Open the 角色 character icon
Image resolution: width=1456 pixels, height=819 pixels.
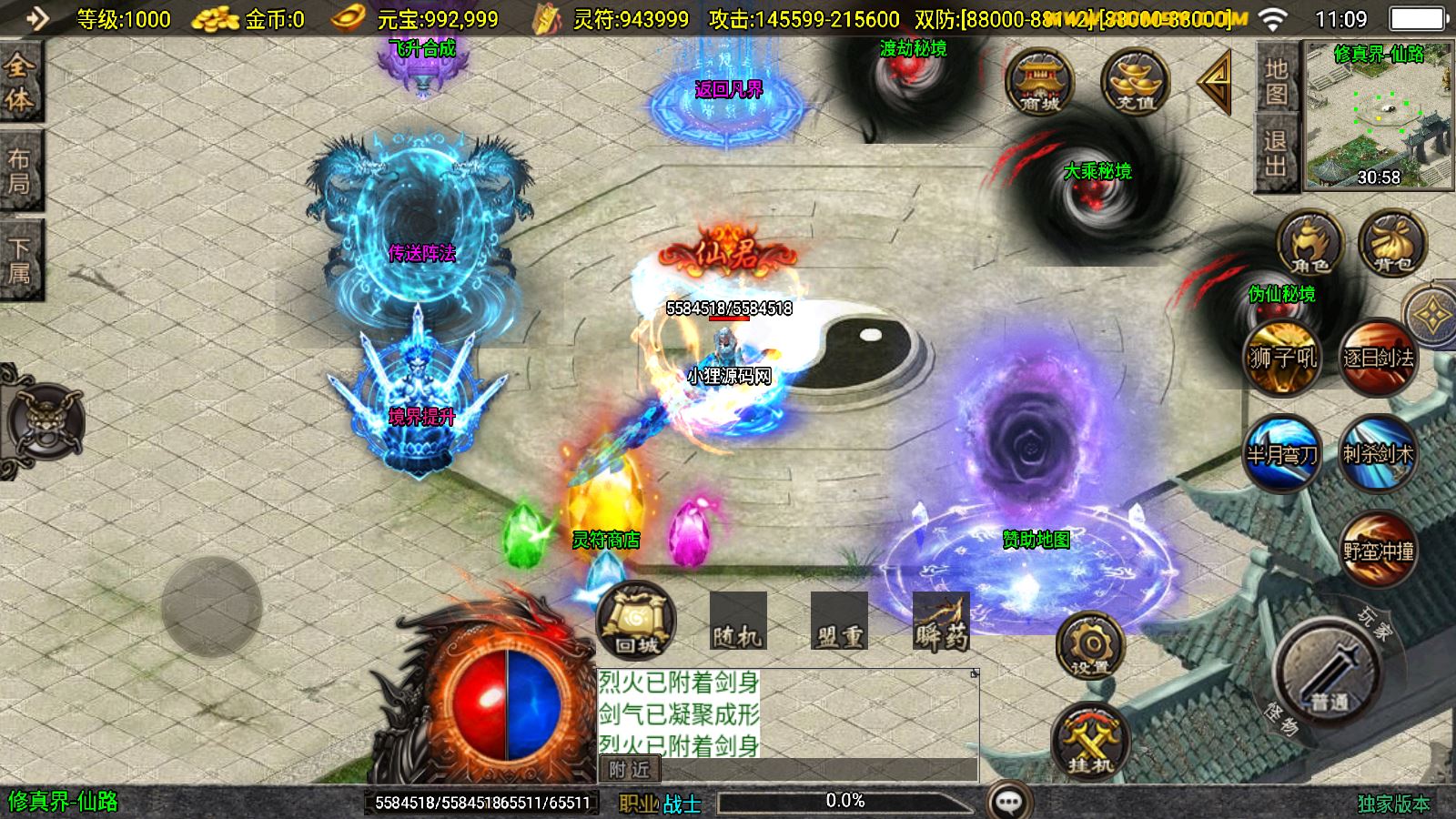coord(1309,244)
